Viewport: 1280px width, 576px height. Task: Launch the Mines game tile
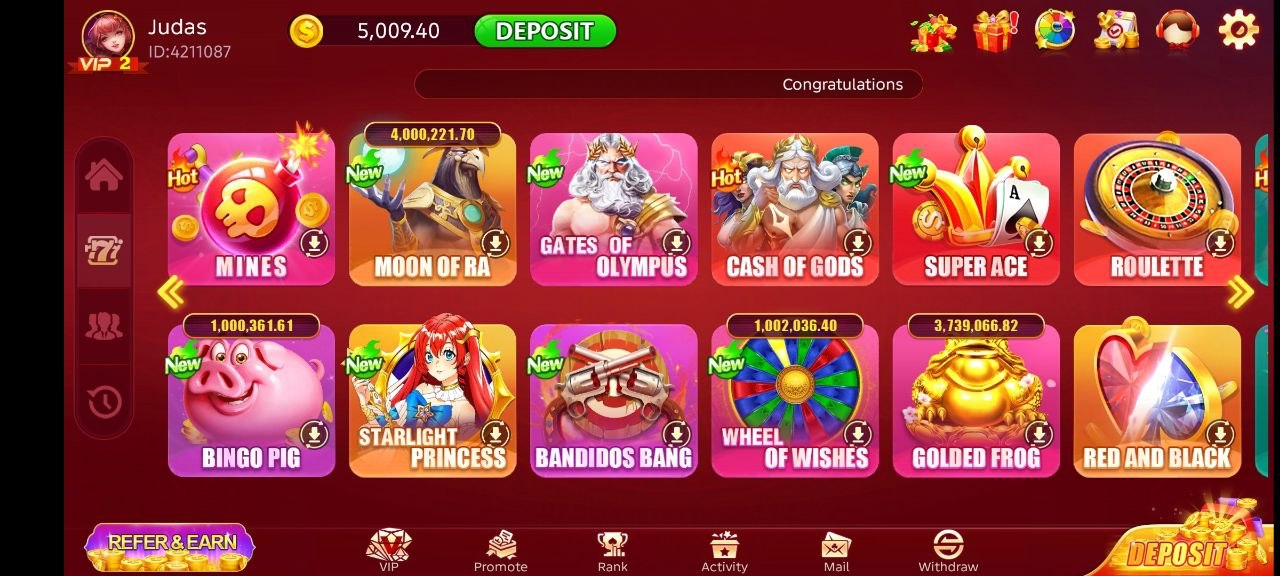(251, 210)
